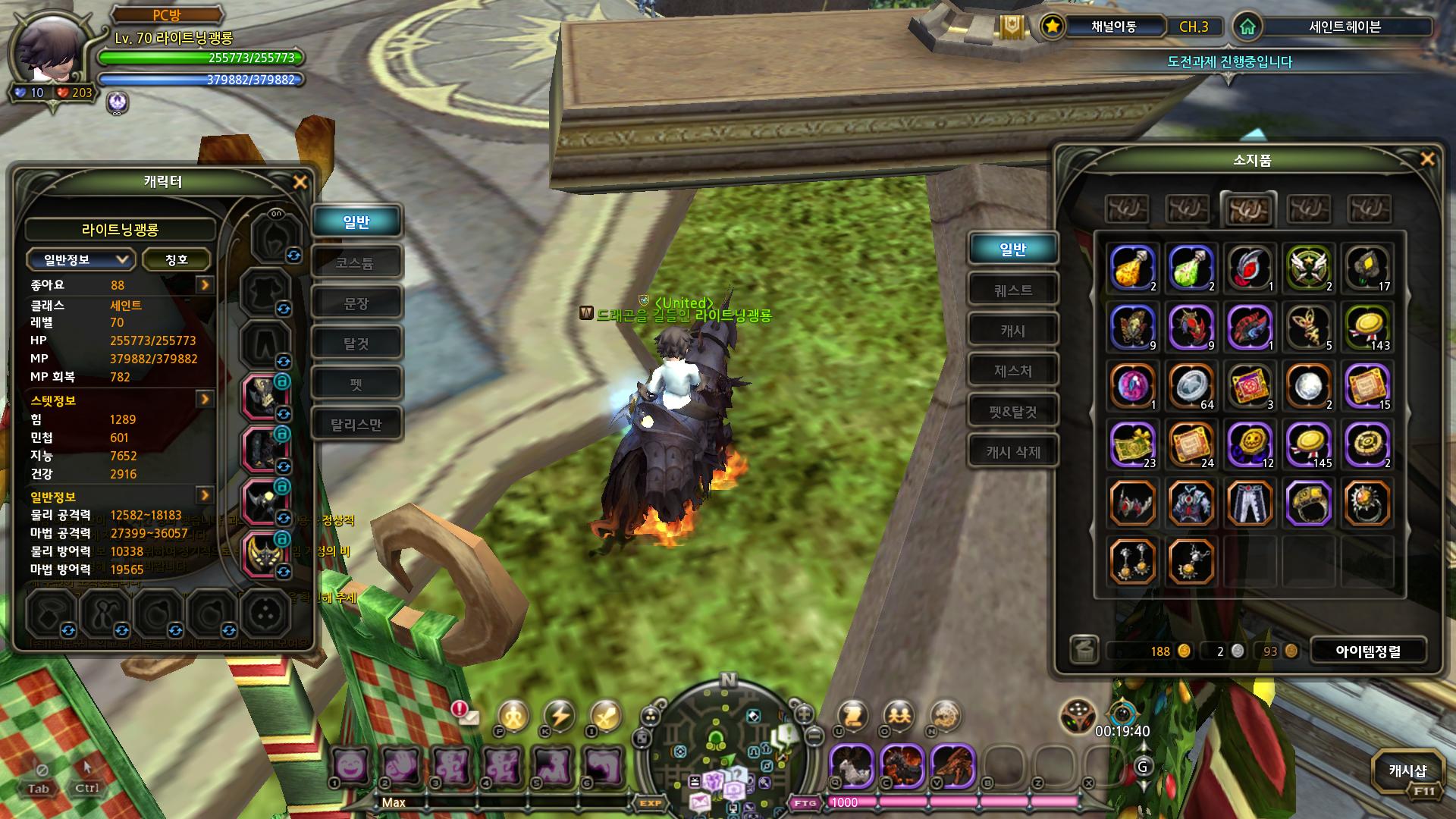The image size is (1456, 819).
Task: Open the 일반정보 dropdown
Action: point(80,259)
